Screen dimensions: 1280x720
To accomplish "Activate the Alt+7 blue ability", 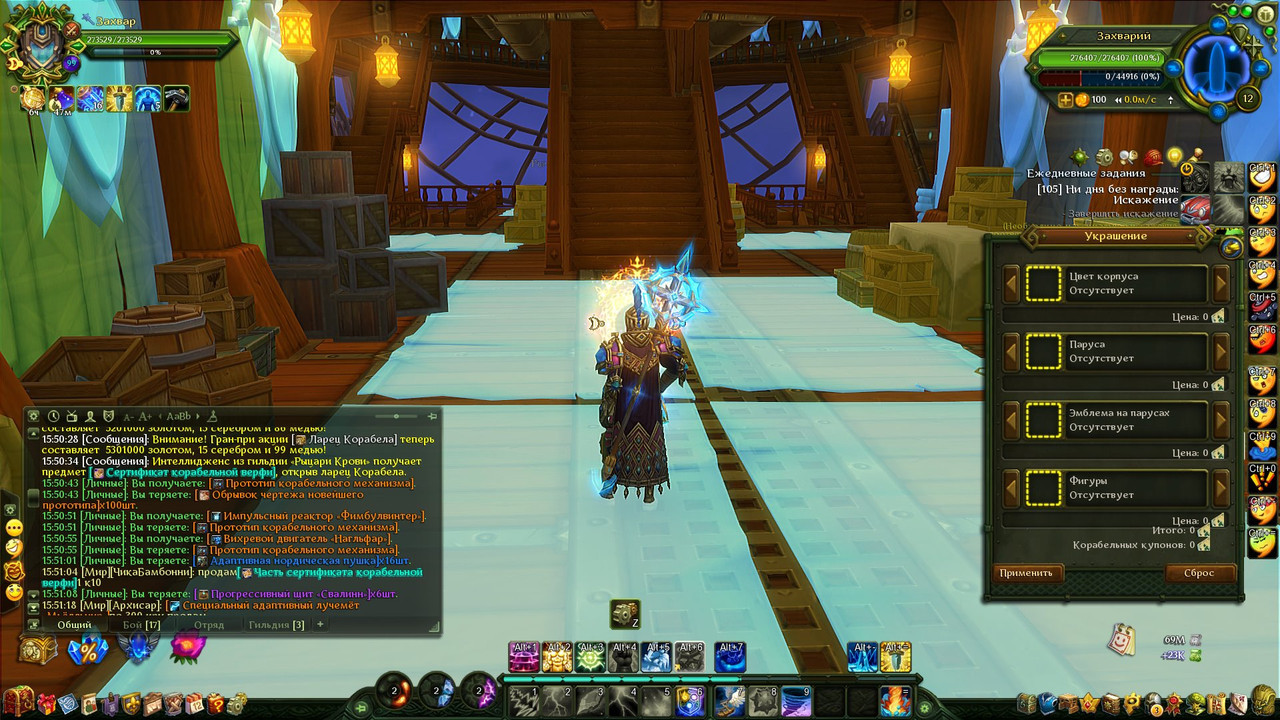I will (x=729, y=657).
